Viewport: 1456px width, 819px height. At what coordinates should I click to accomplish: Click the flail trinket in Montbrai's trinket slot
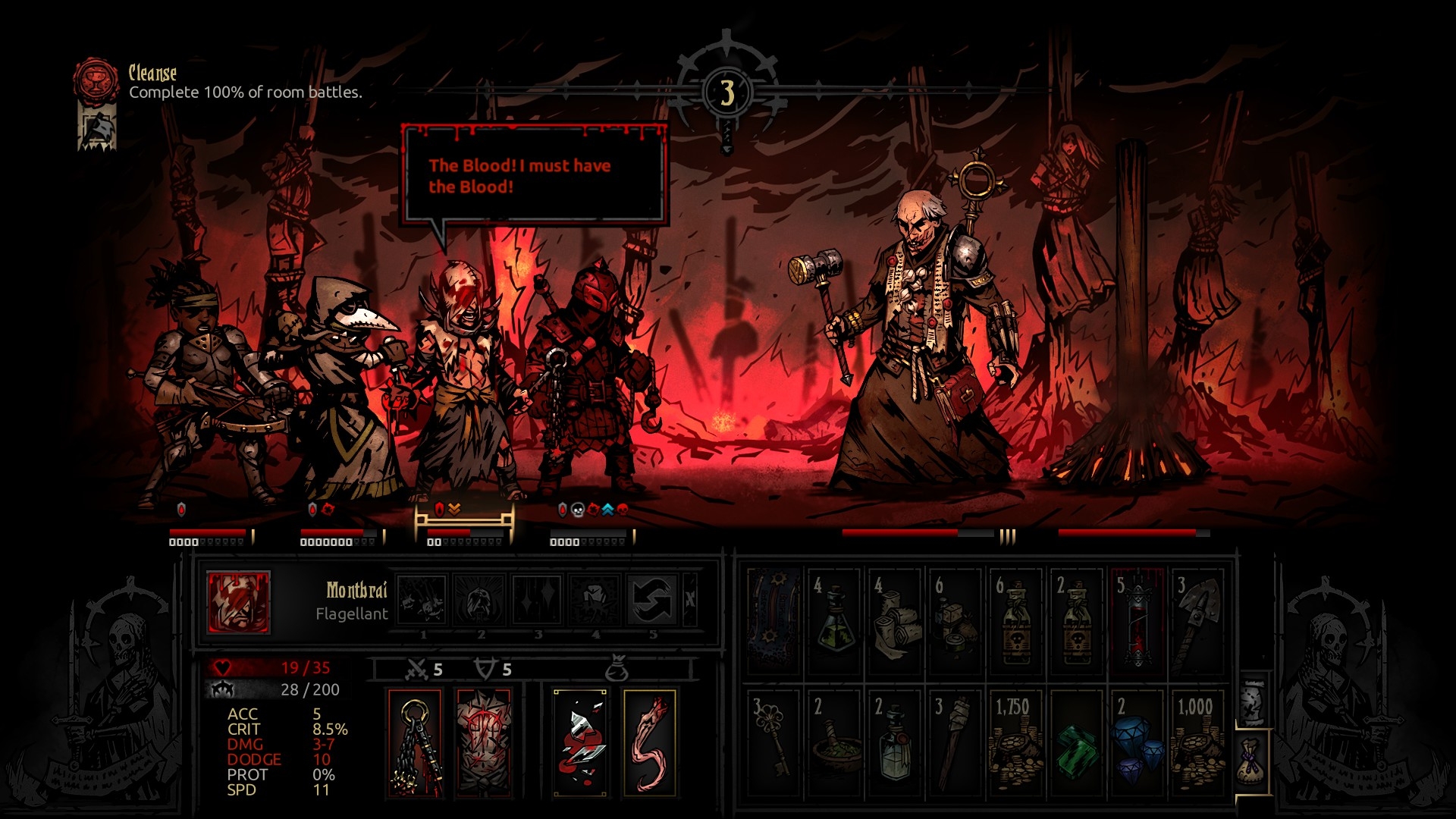414,742
